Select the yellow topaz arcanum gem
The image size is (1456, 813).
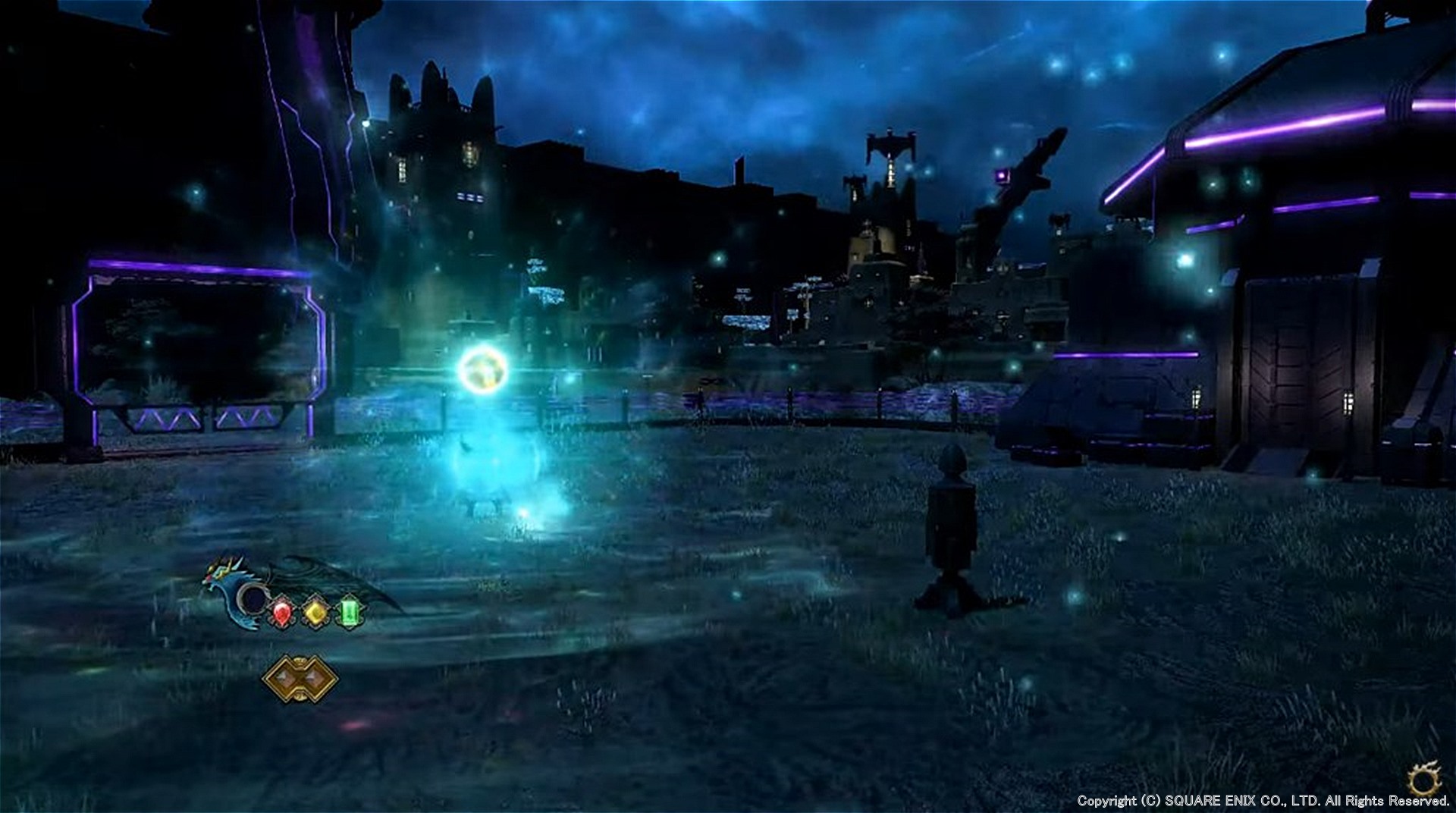point(316,611)
